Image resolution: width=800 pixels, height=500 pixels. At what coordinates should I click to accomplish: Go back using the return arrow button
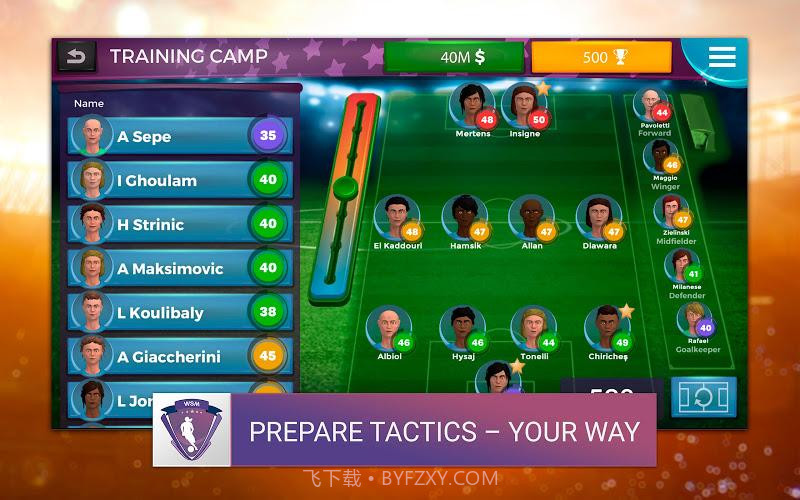(x=77, y=56)
